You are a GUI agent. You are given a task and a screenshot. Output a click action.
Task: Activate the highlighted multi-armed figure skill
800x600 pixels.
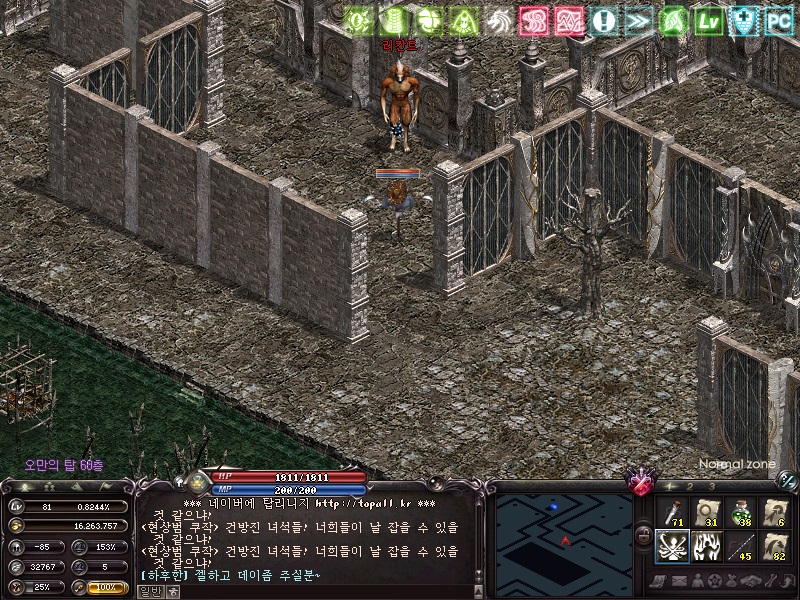pos(670,547)
